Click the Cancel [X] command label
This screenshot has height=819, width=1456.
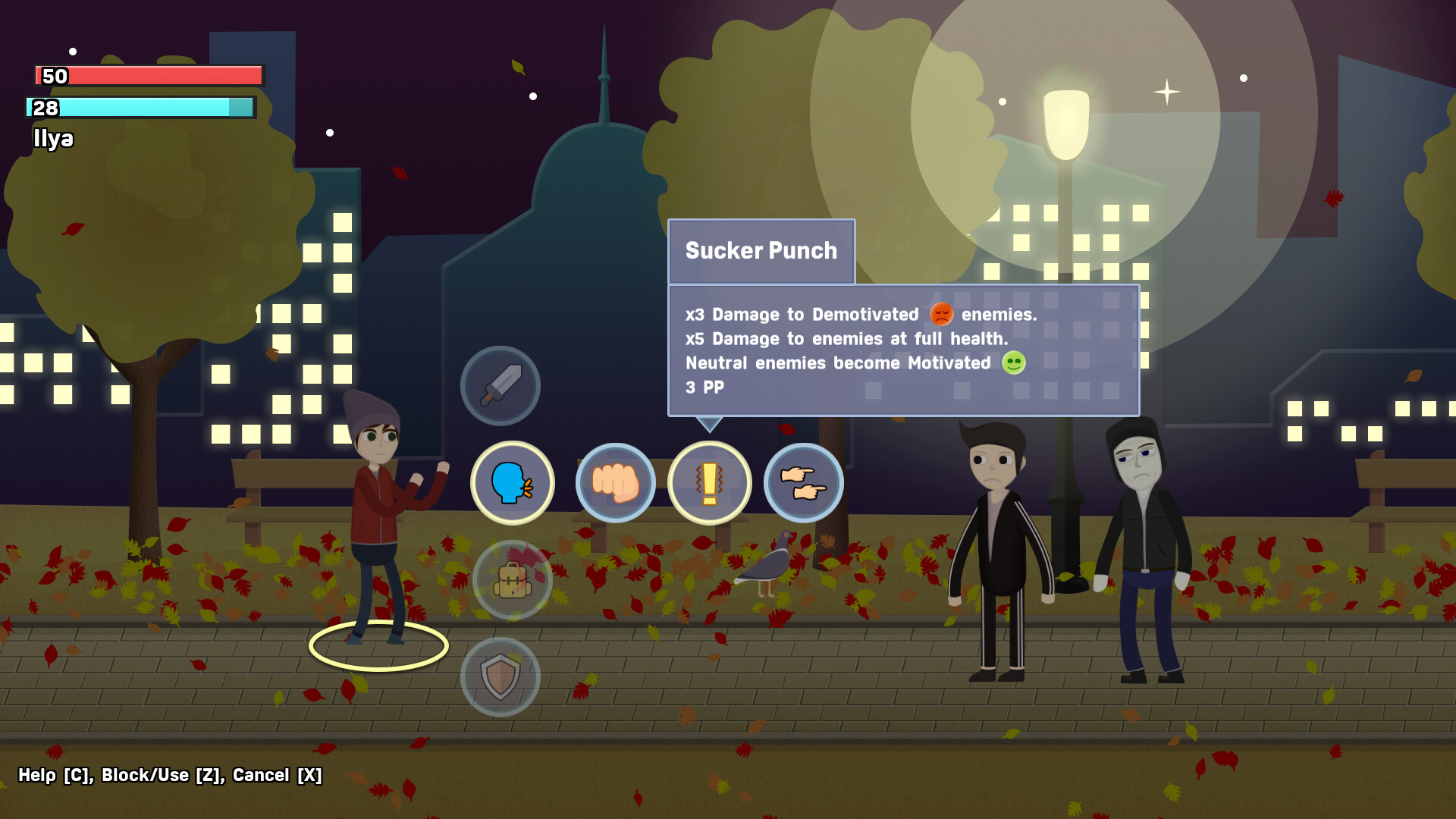[278, 776]
